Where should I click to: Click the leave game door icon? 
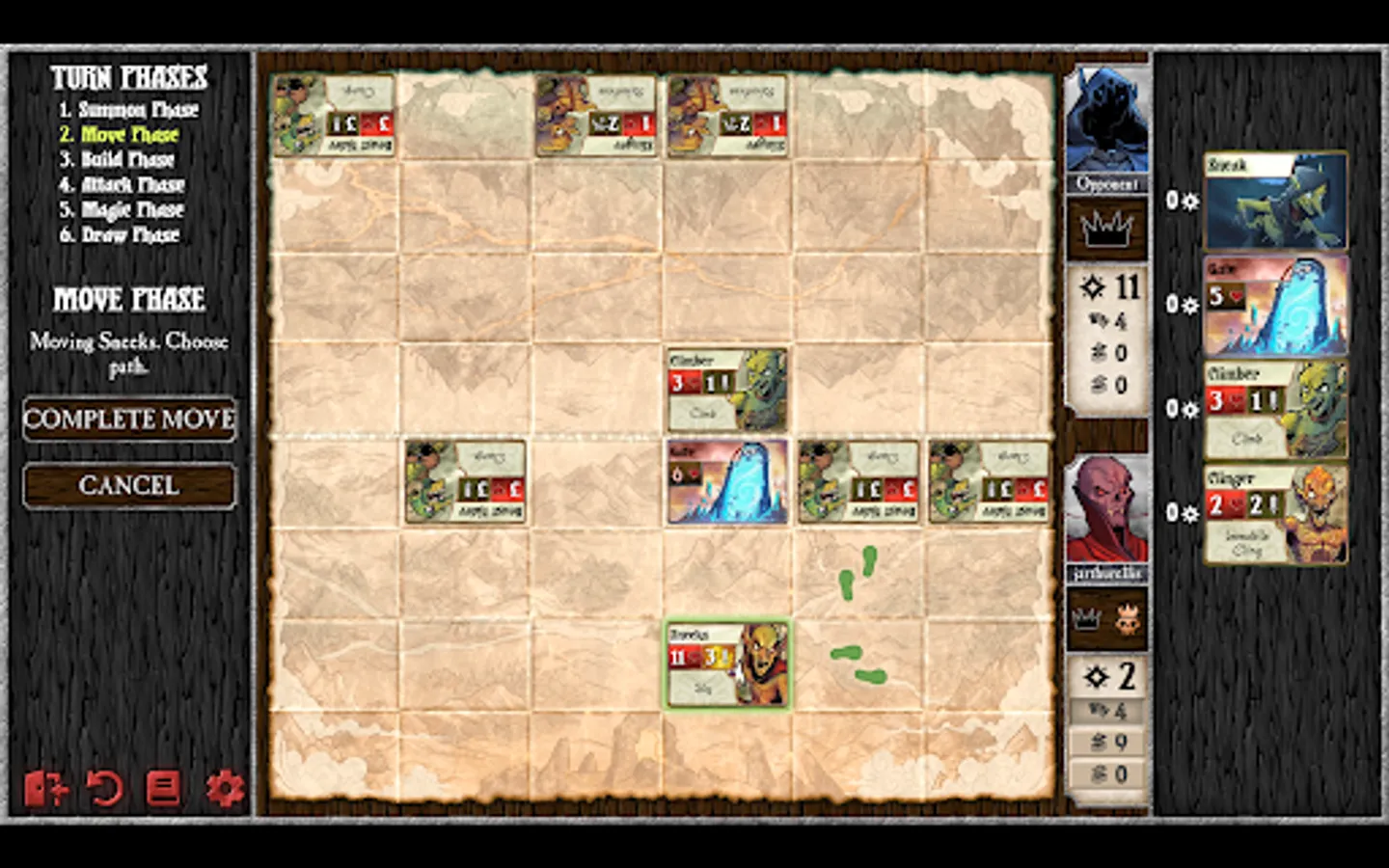(46, 787)
